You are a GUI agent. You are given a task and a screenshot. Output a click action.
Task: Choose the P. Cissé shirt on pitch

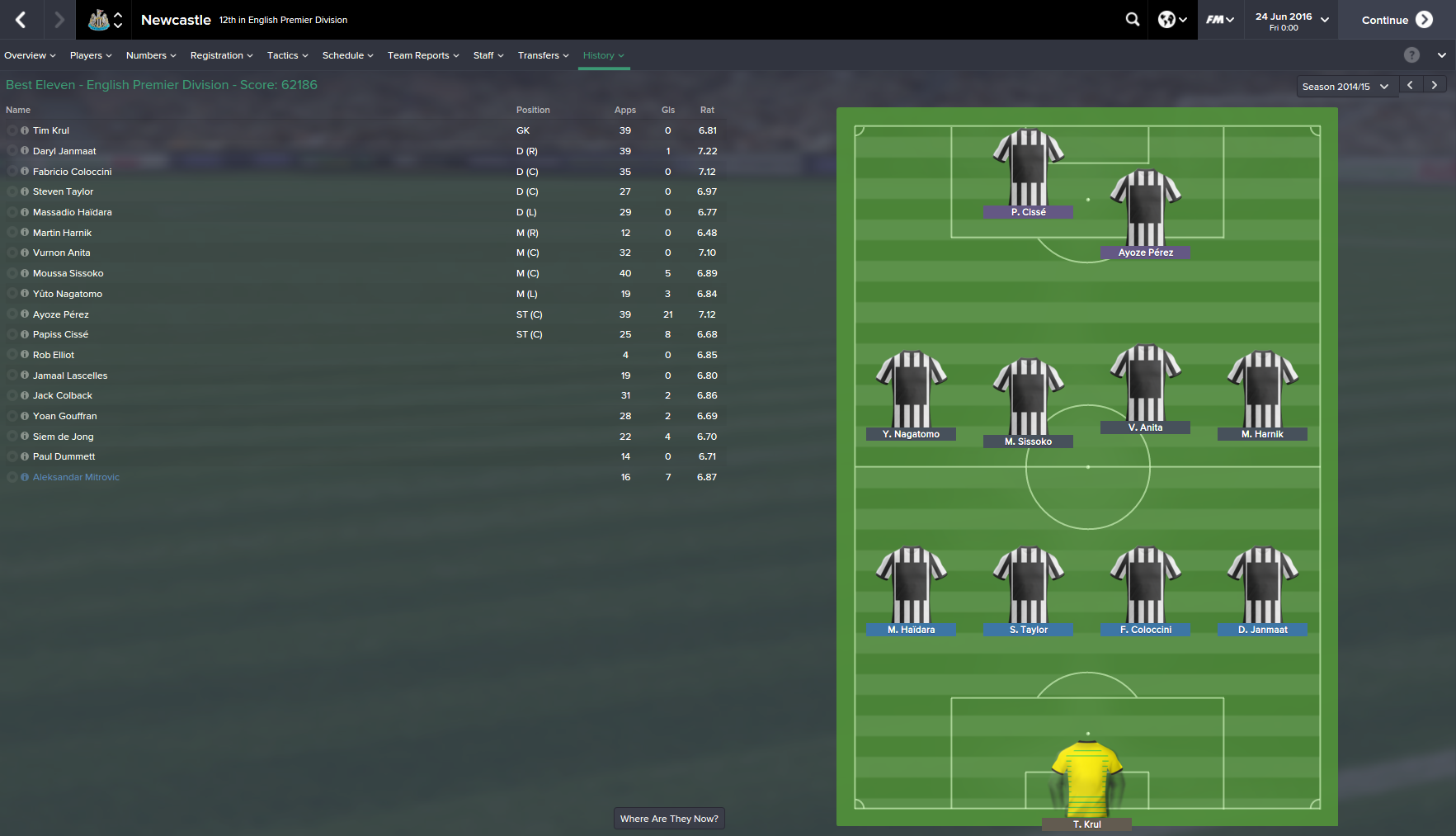click(x=1028, y=169)
